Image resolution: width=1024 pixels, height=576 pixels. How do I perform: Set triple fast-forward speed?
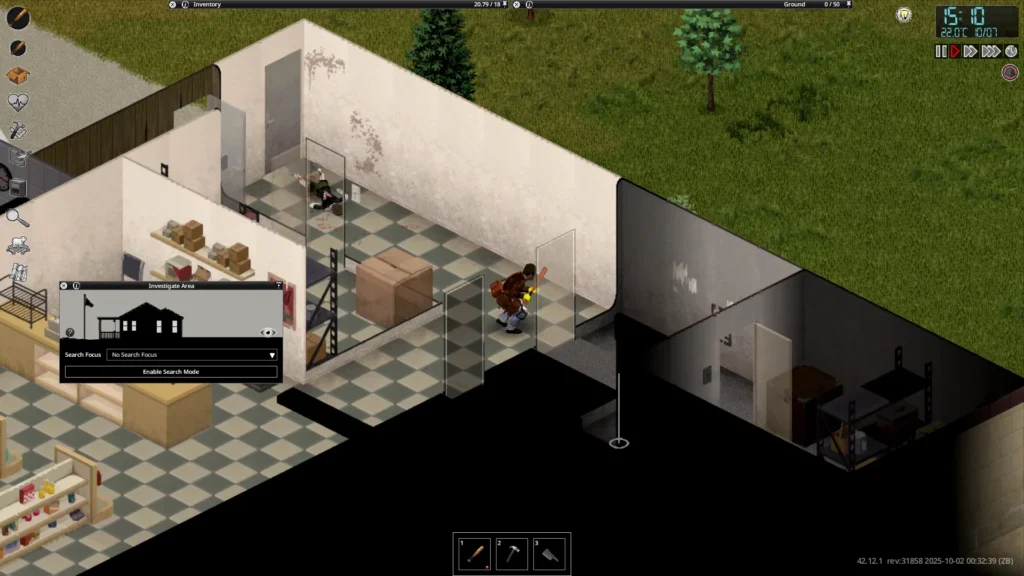click(x=990, y=51)
